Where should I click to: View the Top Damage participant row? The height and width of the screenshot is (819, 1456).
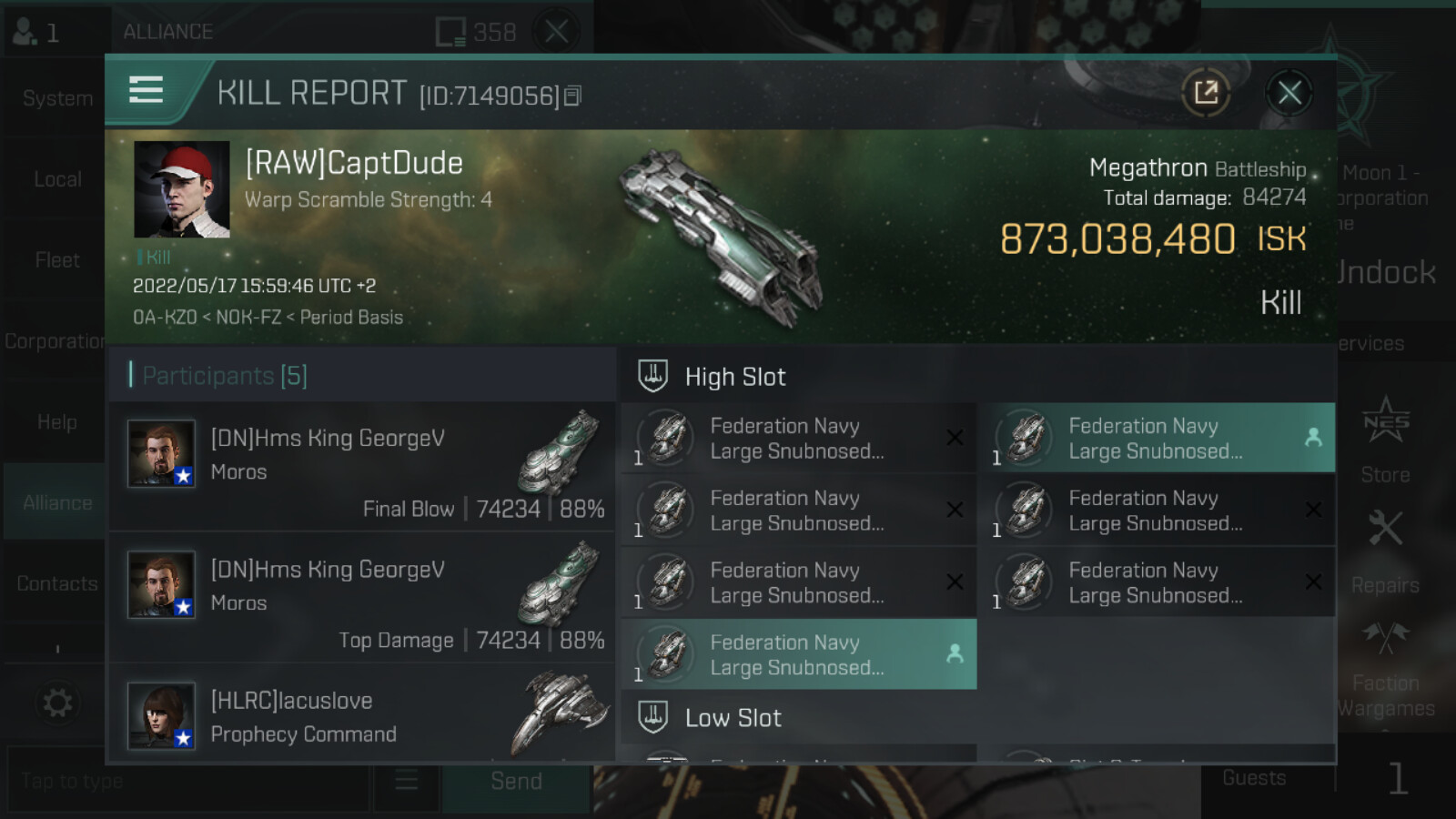(x=362, y=598)
